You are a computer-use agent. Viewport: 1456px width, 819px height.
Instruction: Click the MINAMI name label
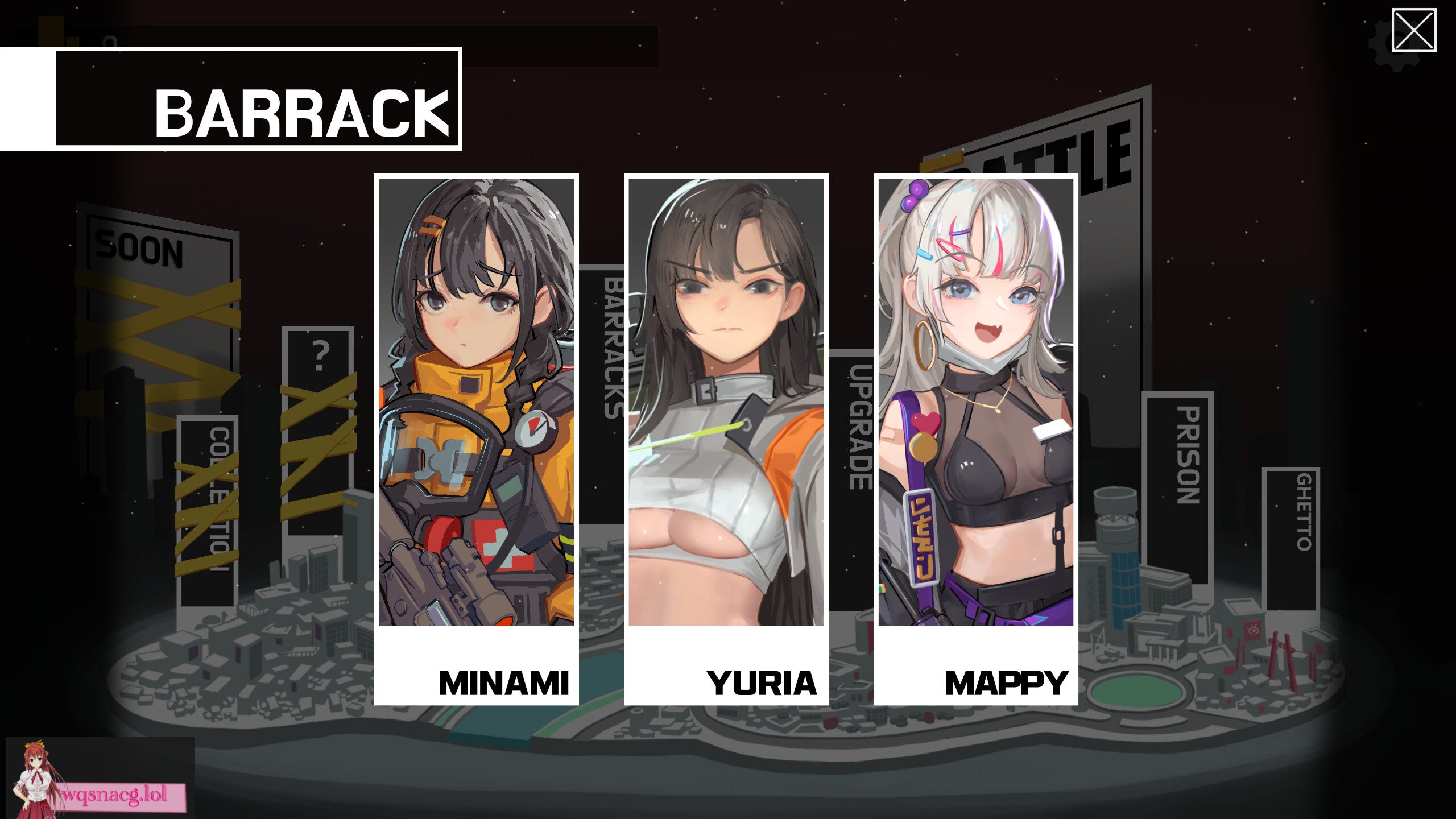coord(504,683)
